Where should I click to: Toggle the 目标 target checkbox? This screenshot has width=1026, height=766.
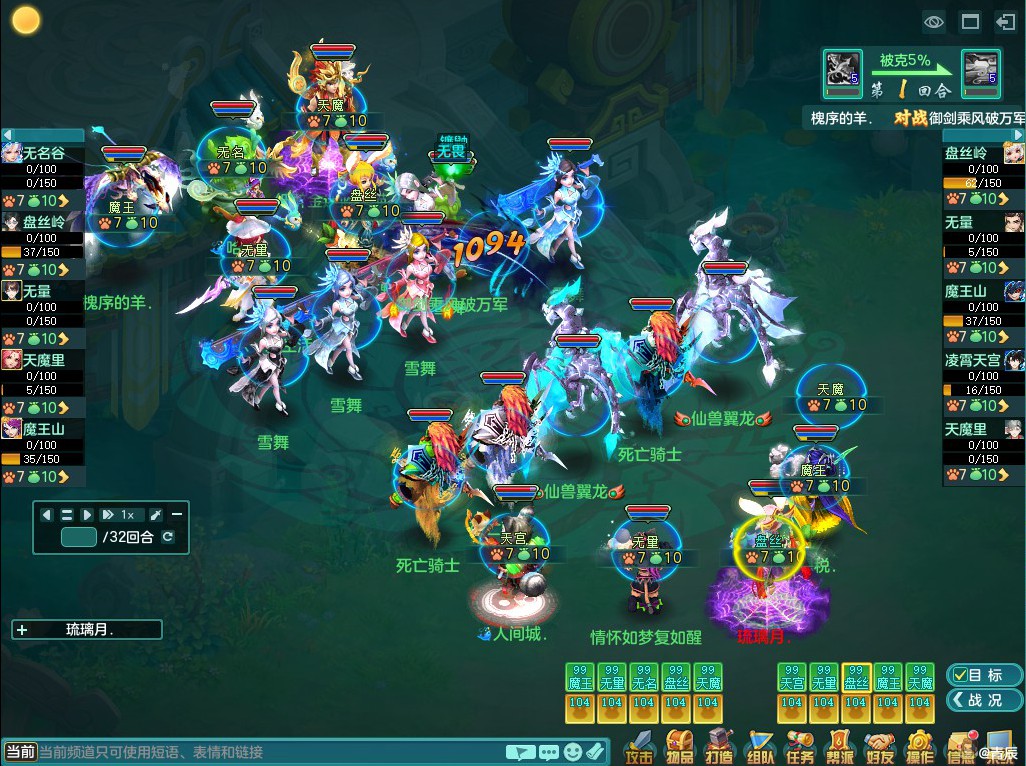959,675
